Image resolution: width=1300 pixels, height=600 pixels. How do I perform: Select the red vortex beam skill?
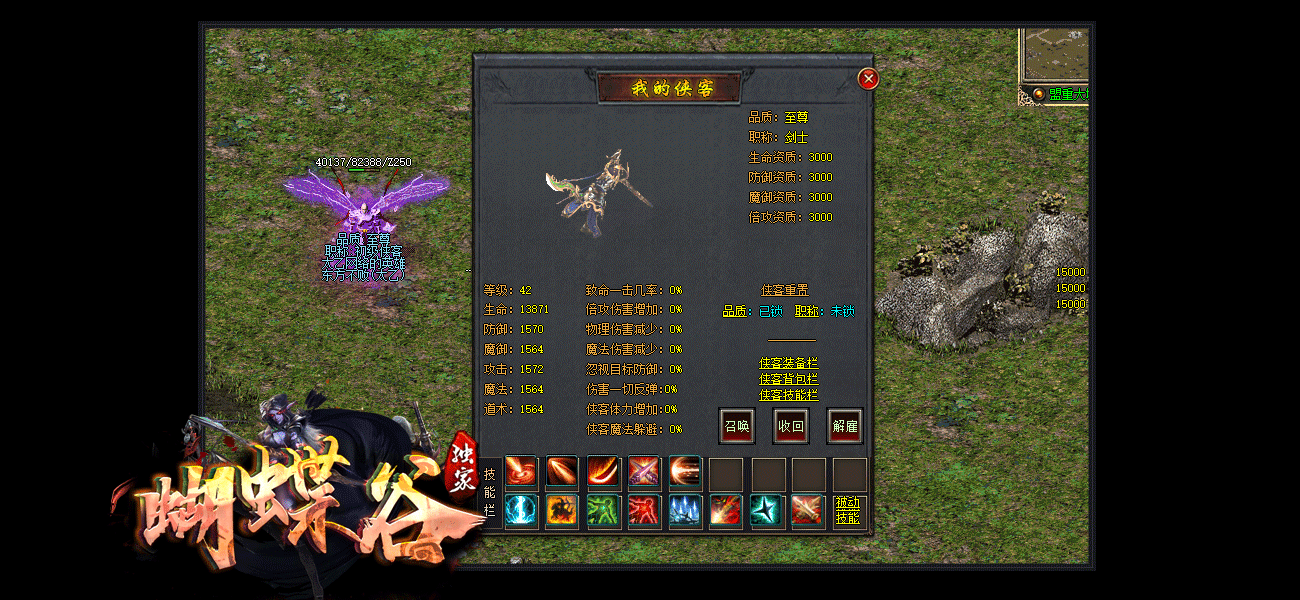521,471
